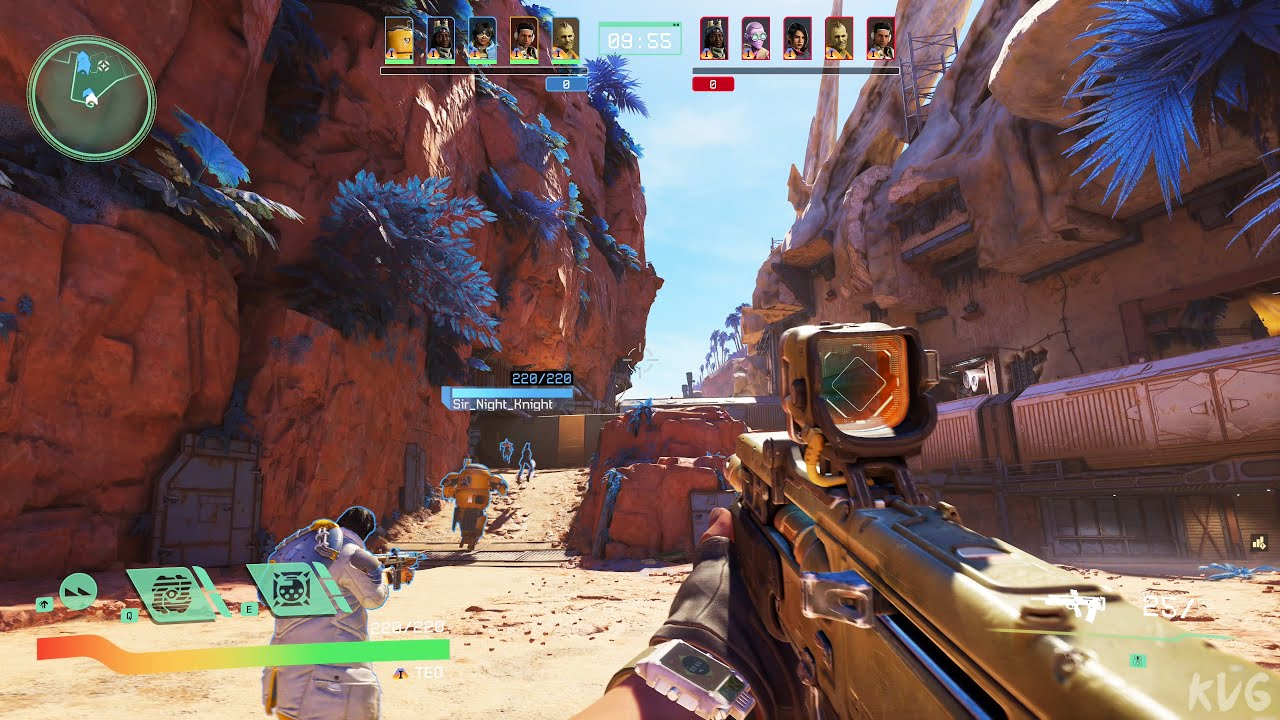Select the blue team's headset man portrait
Viewport: 1280px width, 720px height.
coord(524,40)
